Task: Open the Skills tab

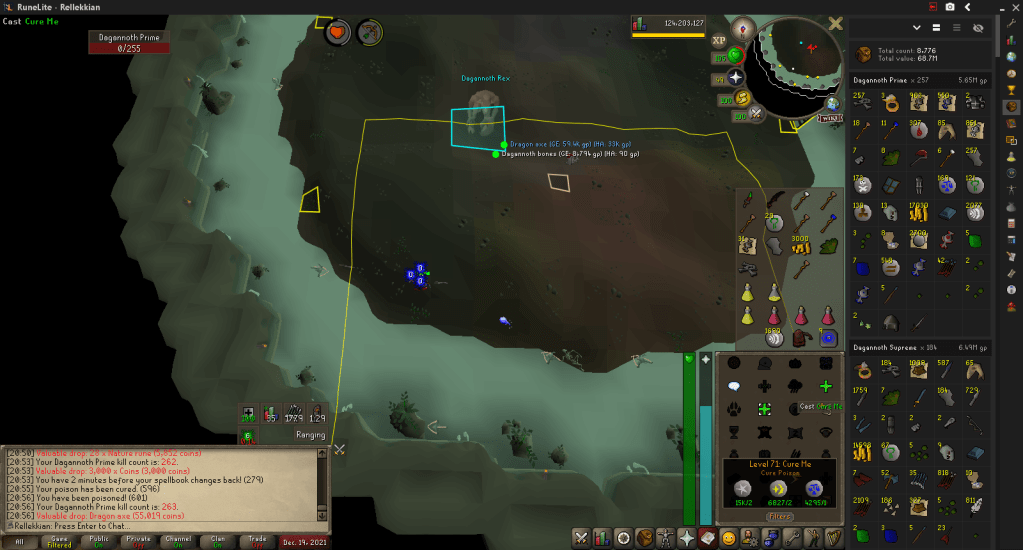Action: click(x=601, y=538)
